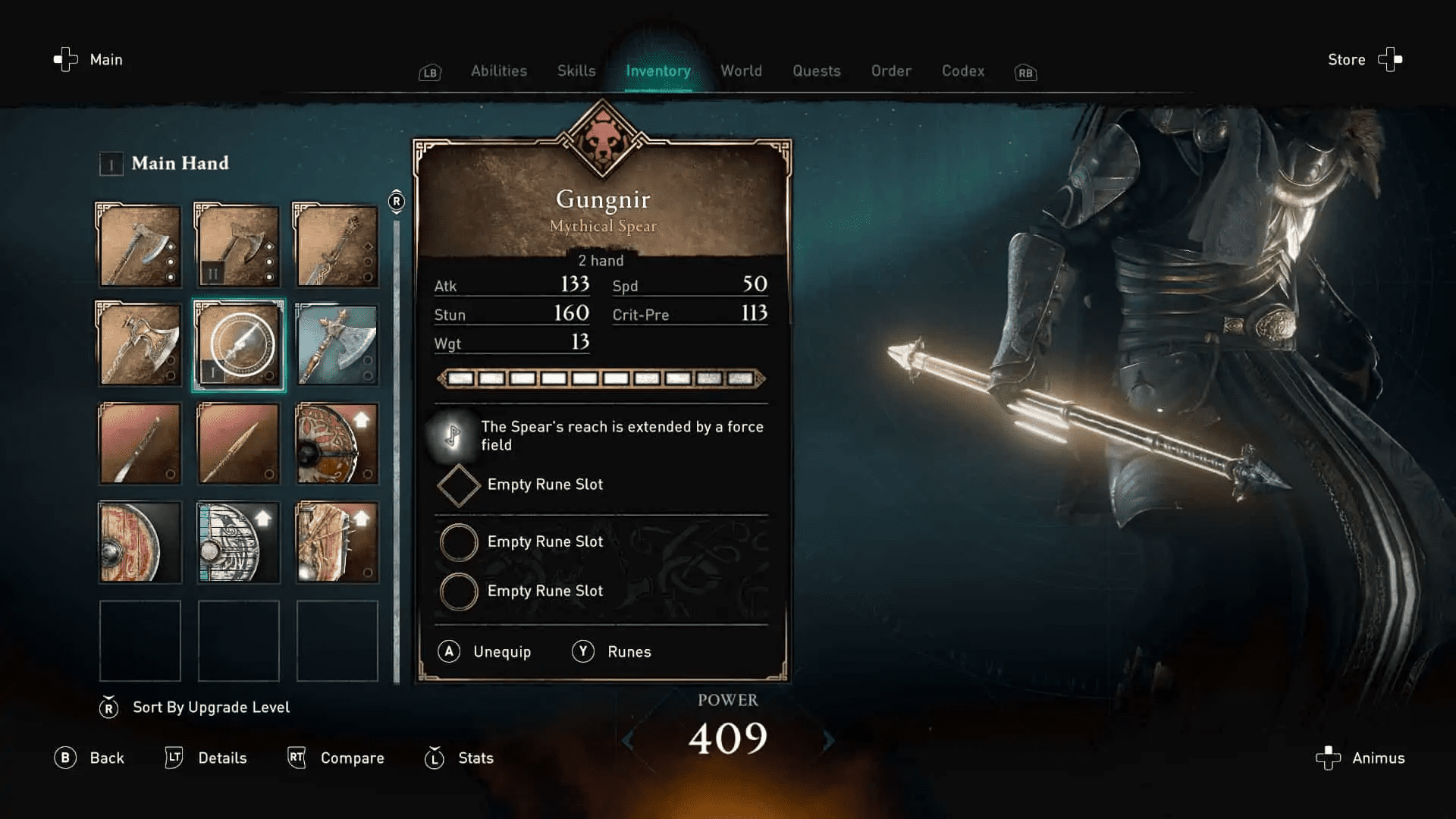
Task: Select the bearded axe in the first inventory slot
Action: coord(139,245)
